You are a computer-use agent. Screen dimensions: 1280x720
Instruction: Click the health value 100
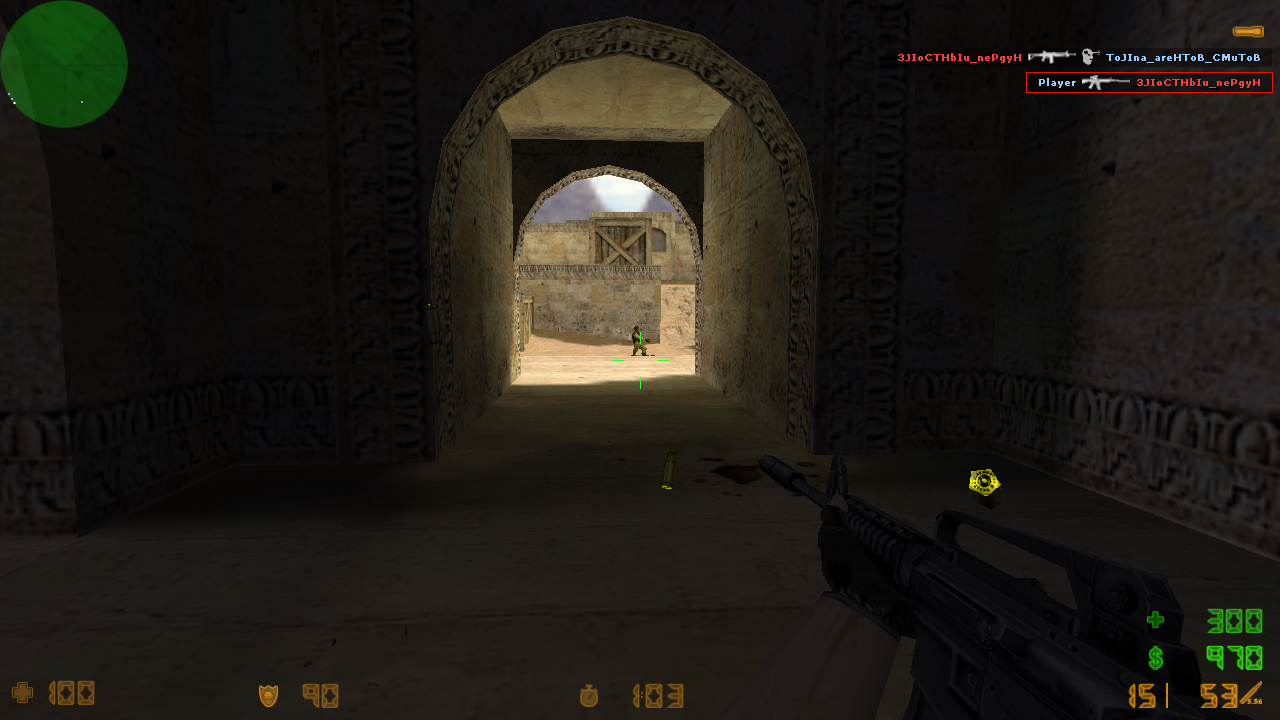pyautogui.click(x=70, y=693)
